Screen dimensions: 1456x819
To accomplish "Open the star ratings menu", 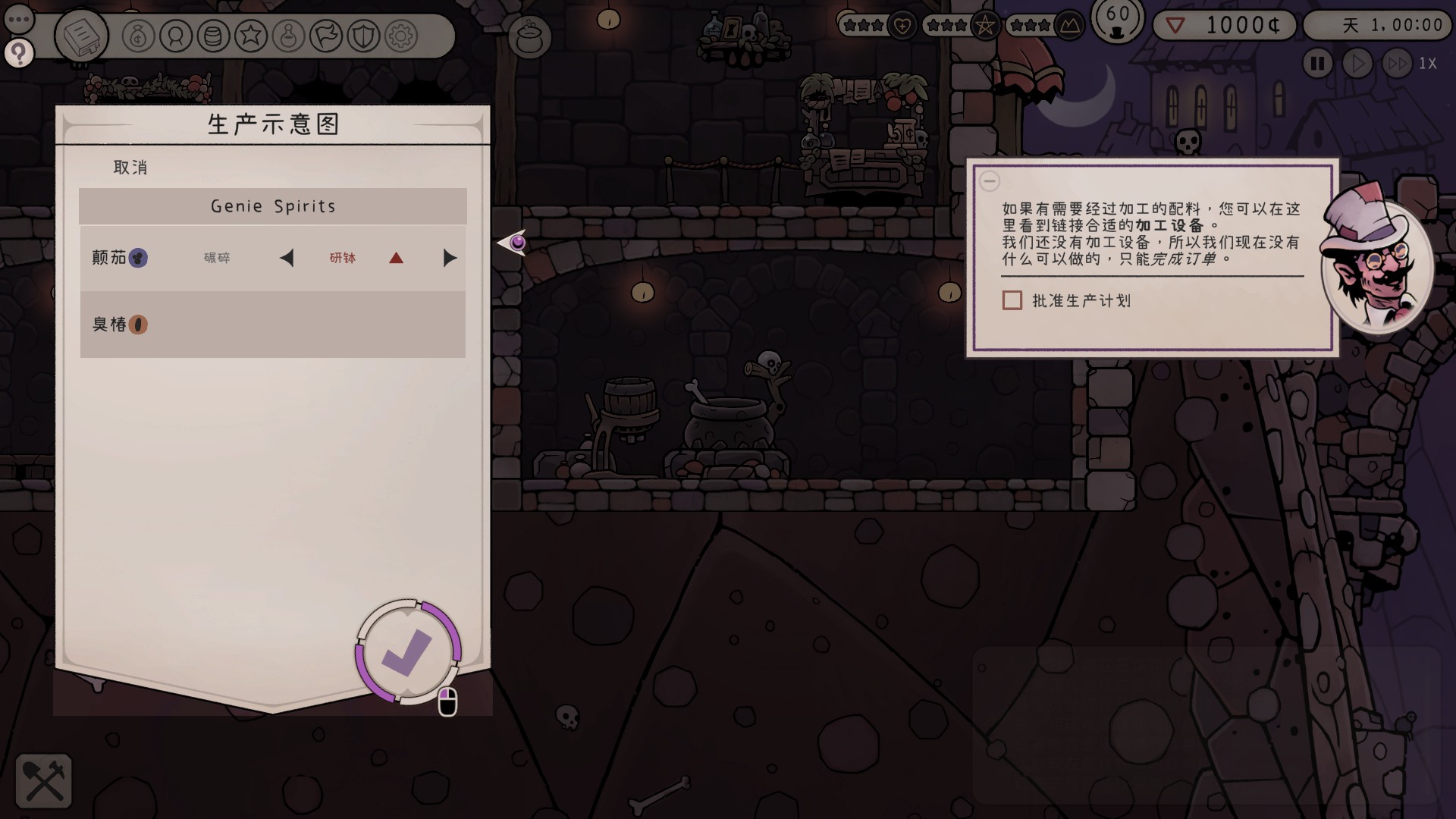I will (251, 36).
